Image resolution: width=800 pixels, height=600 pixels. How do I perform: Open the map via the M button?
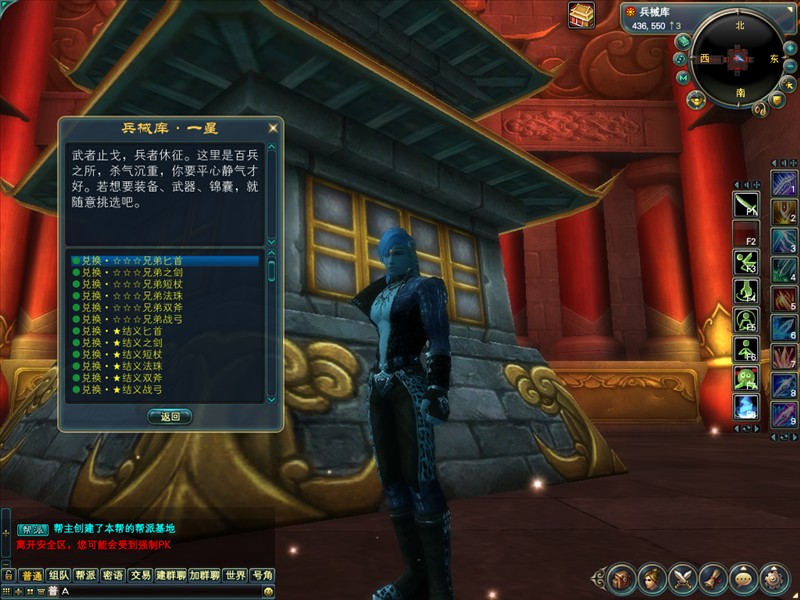(682, 77)
